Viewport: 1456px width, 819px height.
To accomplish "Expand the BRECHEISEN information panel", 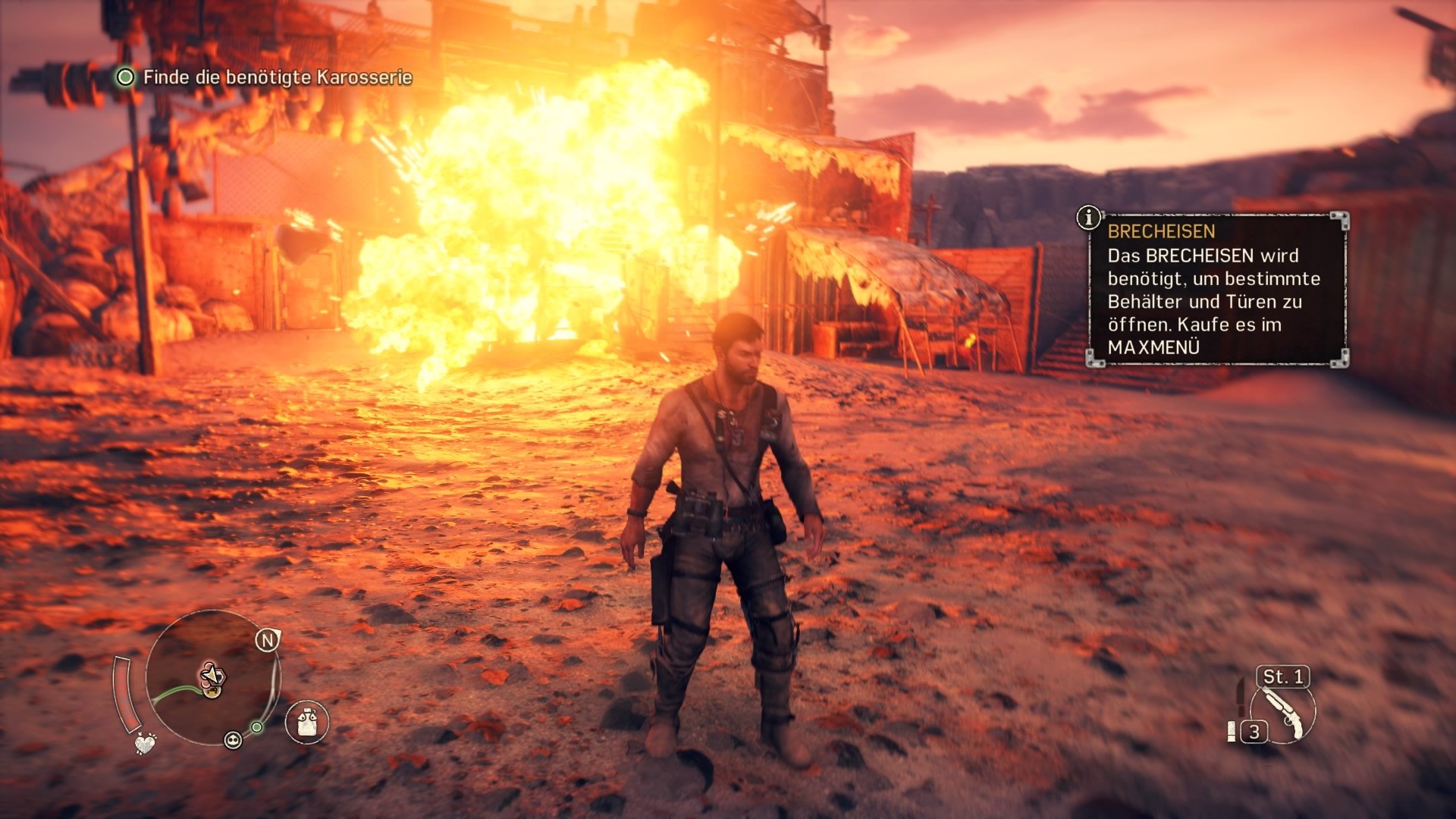I will pos(1213,292).
